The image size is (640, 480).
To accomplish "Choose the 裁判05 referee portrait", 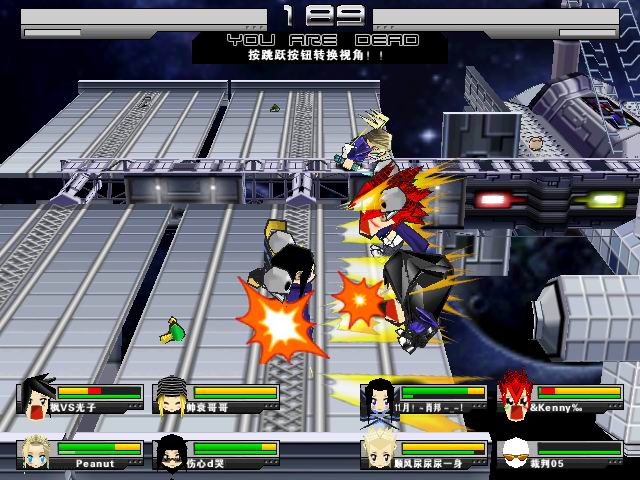I will click(514, 454).
